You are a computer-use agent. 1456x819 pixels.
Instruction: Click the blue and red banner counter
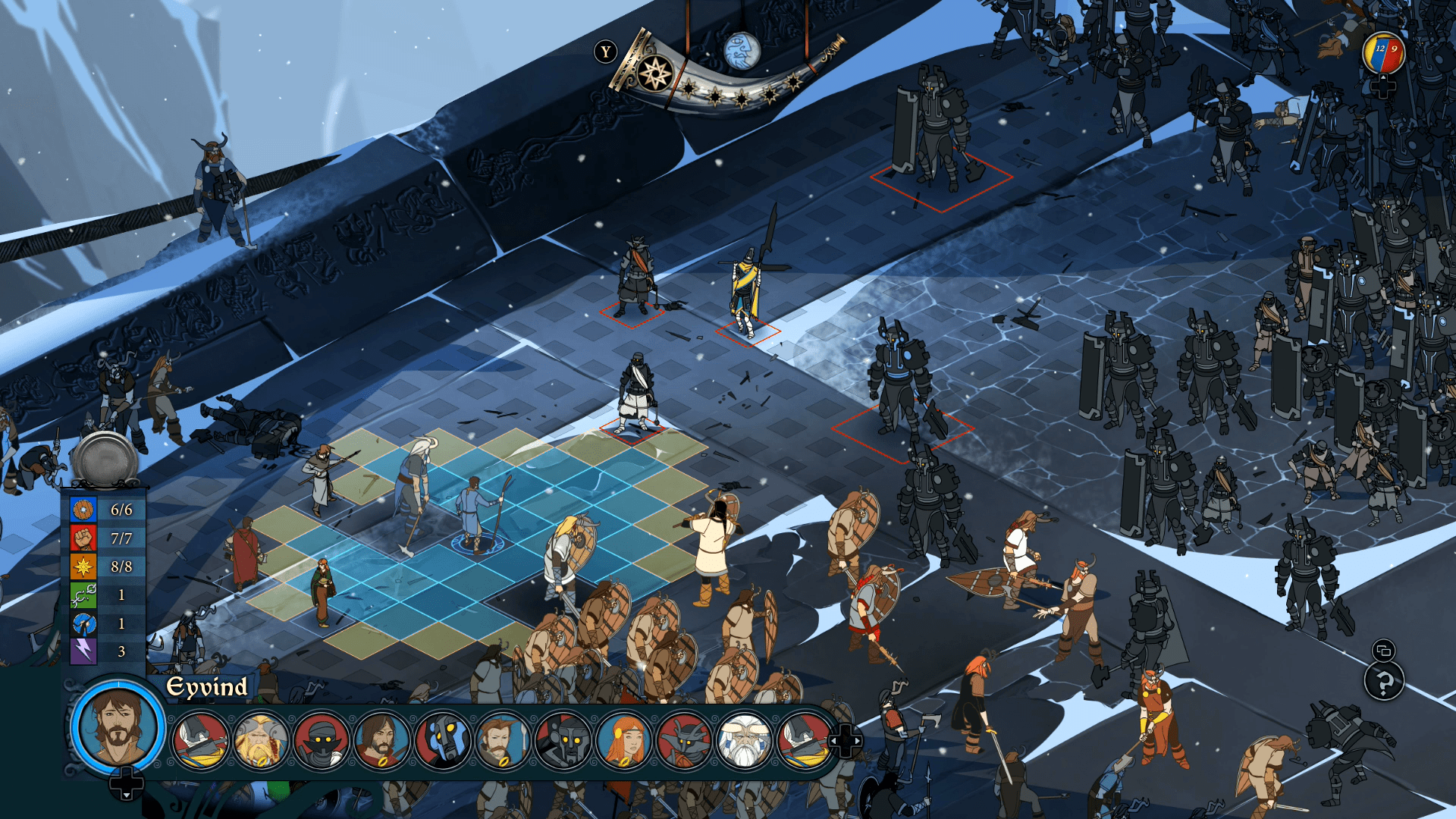pos(1384,52)
